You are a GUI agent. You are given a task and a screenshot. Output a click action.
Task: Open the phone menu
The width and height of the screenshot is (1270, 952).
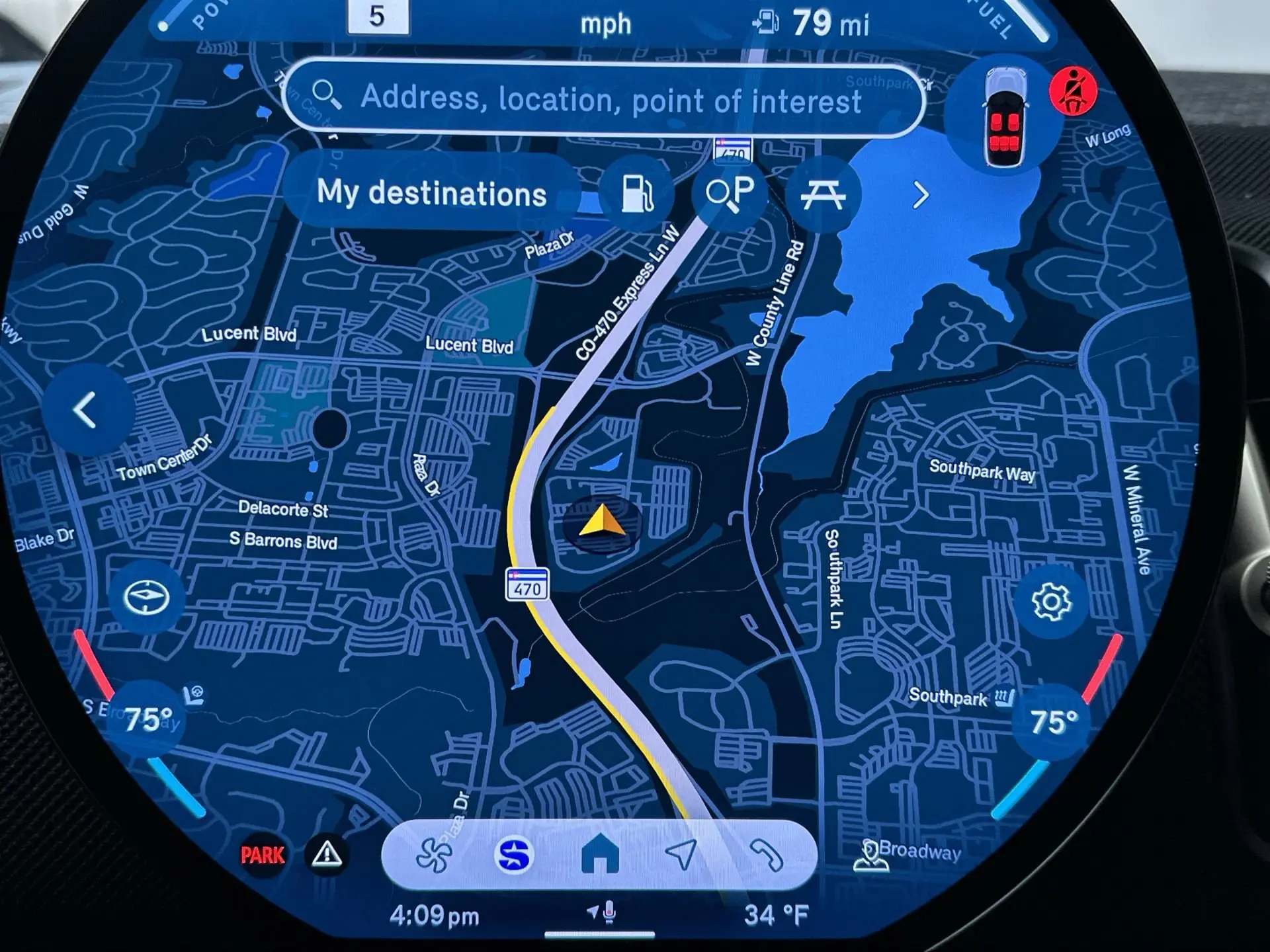click(766, 855)
